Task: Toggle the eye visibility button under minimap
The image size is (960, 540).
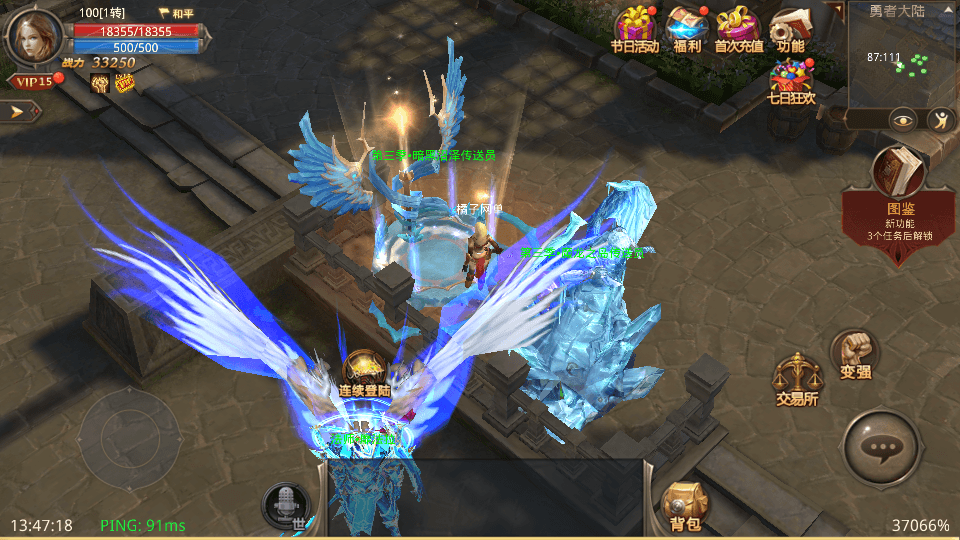Action: point(904,120)
